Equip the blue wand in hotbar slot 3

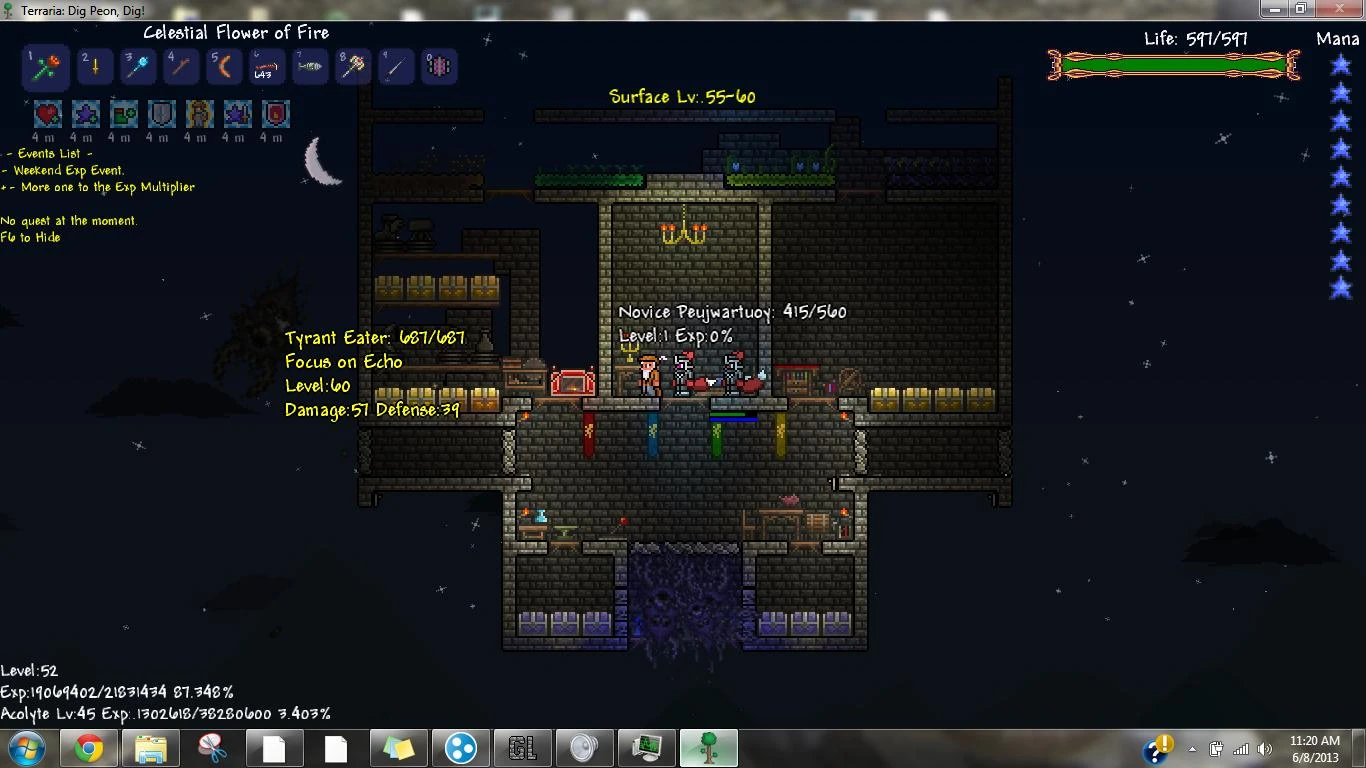click(138, 67)
